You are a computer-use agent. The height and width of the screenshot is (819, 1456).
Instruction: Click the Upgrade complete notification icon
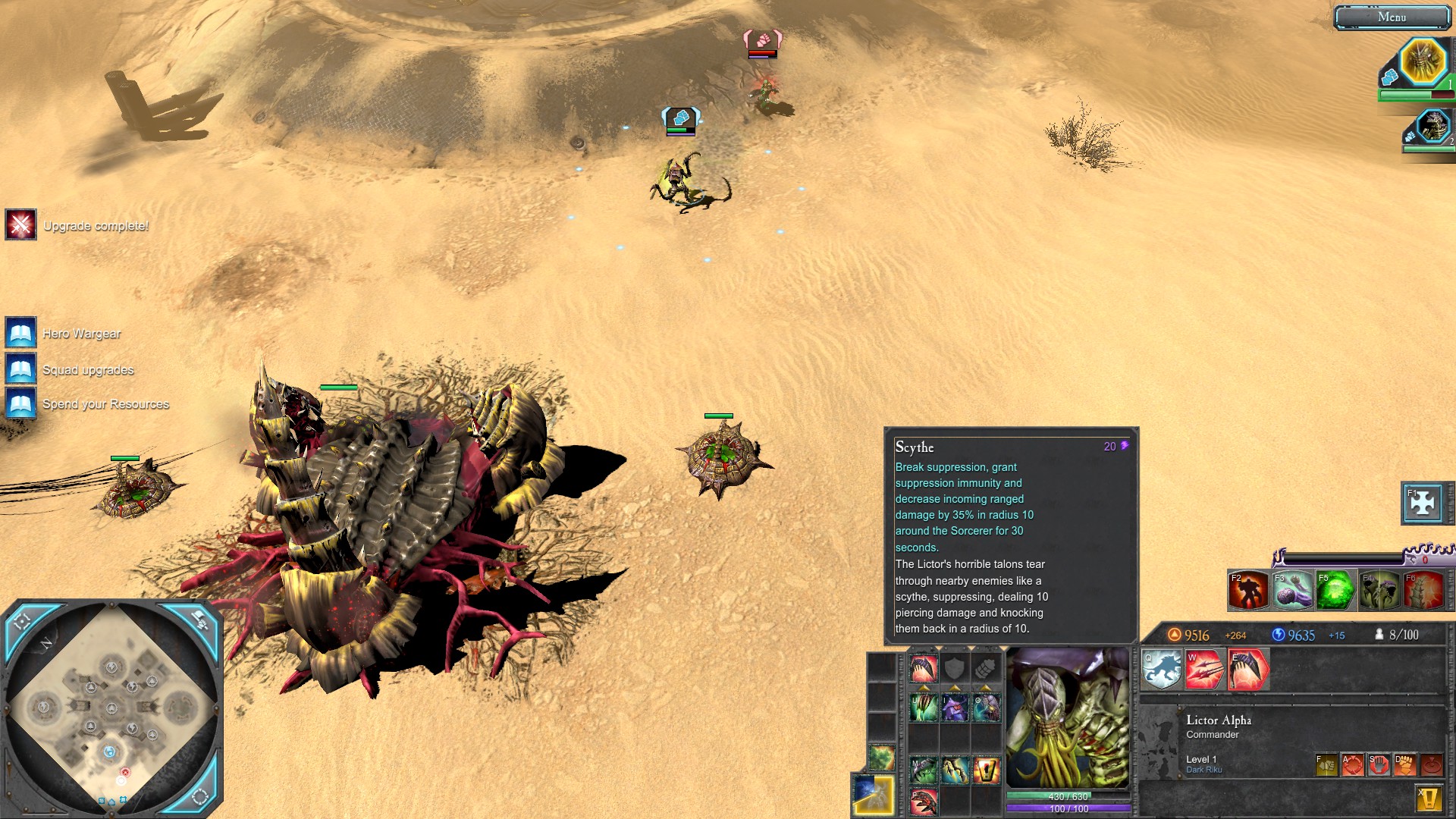click(20, 225)
